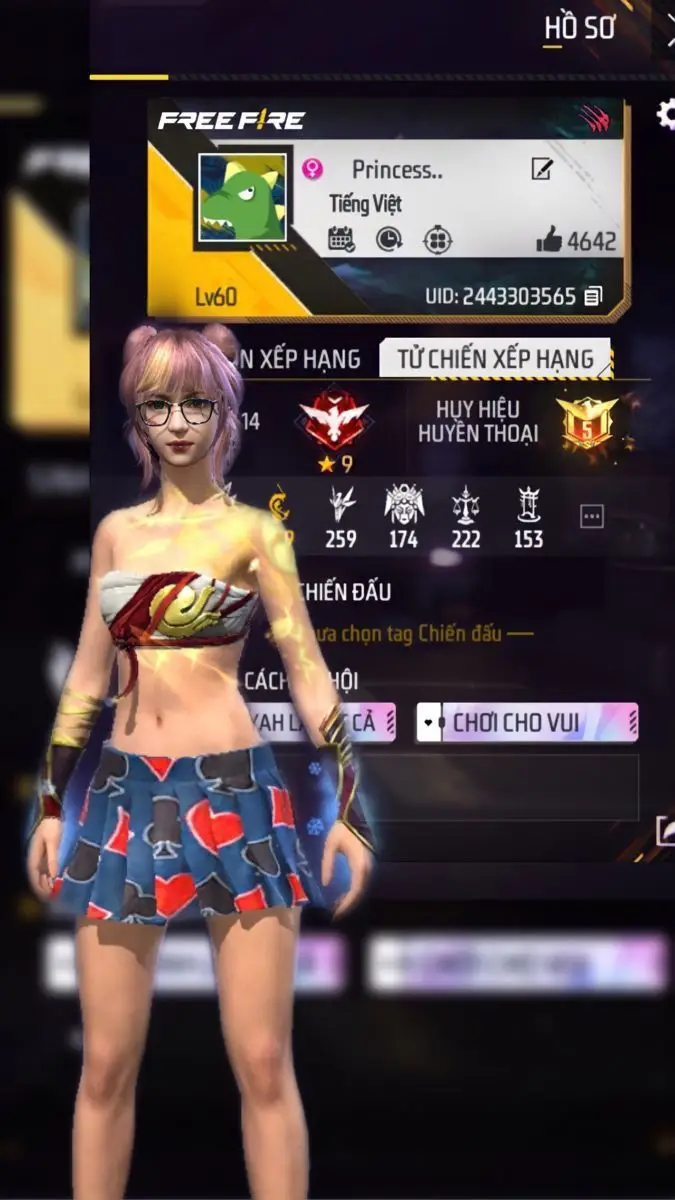
Task: Click the red Heroic rank emblem
Action: click(335, 418)
